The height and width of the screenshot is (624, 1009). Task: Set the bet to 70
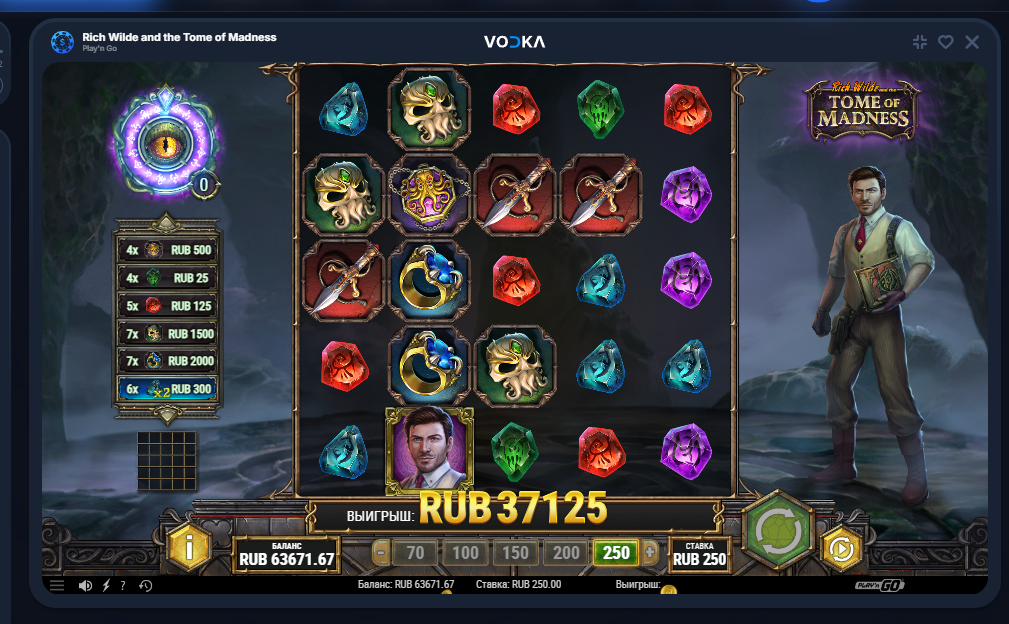pyautogui.click(x=416, y=551)
